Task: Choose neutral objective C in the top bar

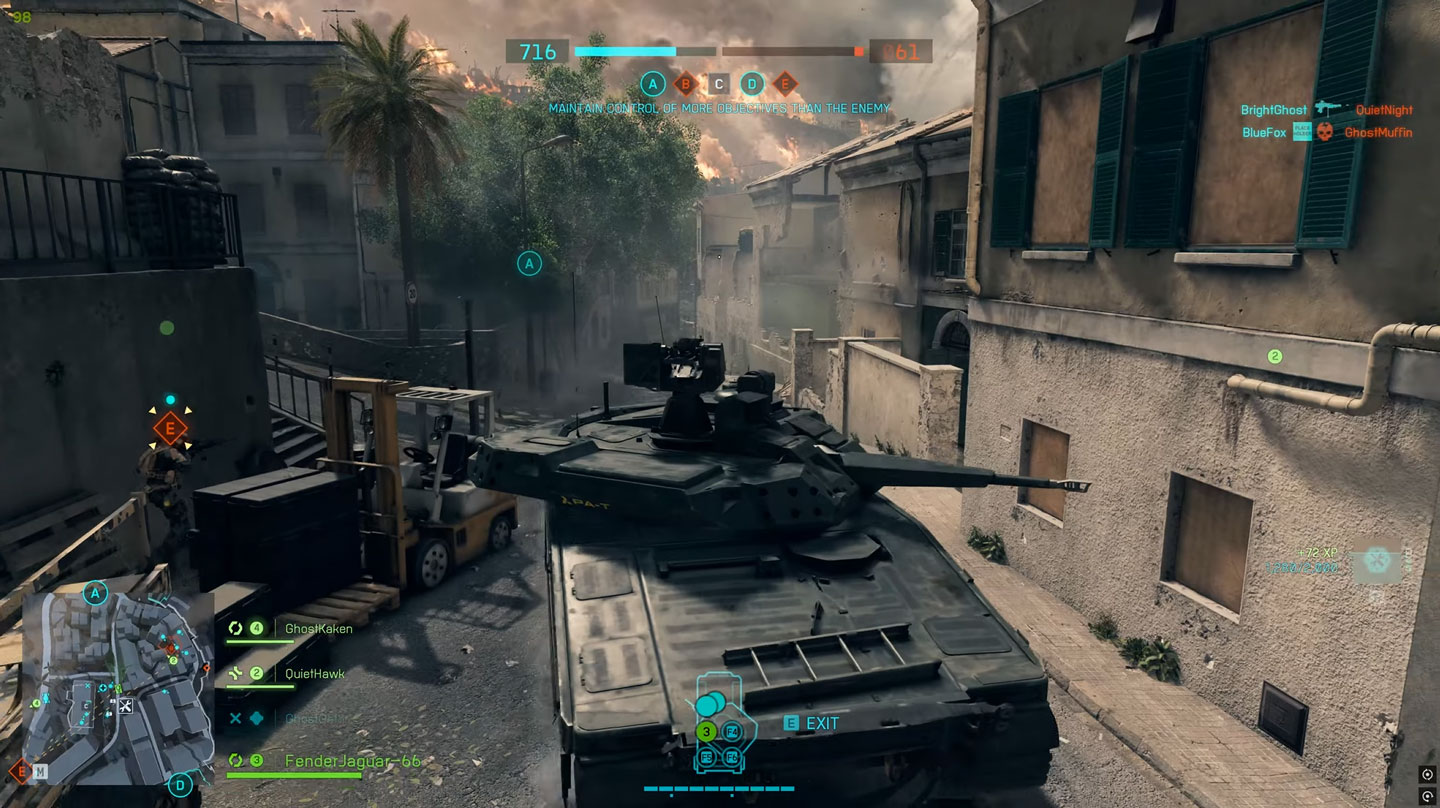Action: tap(718, 84)
